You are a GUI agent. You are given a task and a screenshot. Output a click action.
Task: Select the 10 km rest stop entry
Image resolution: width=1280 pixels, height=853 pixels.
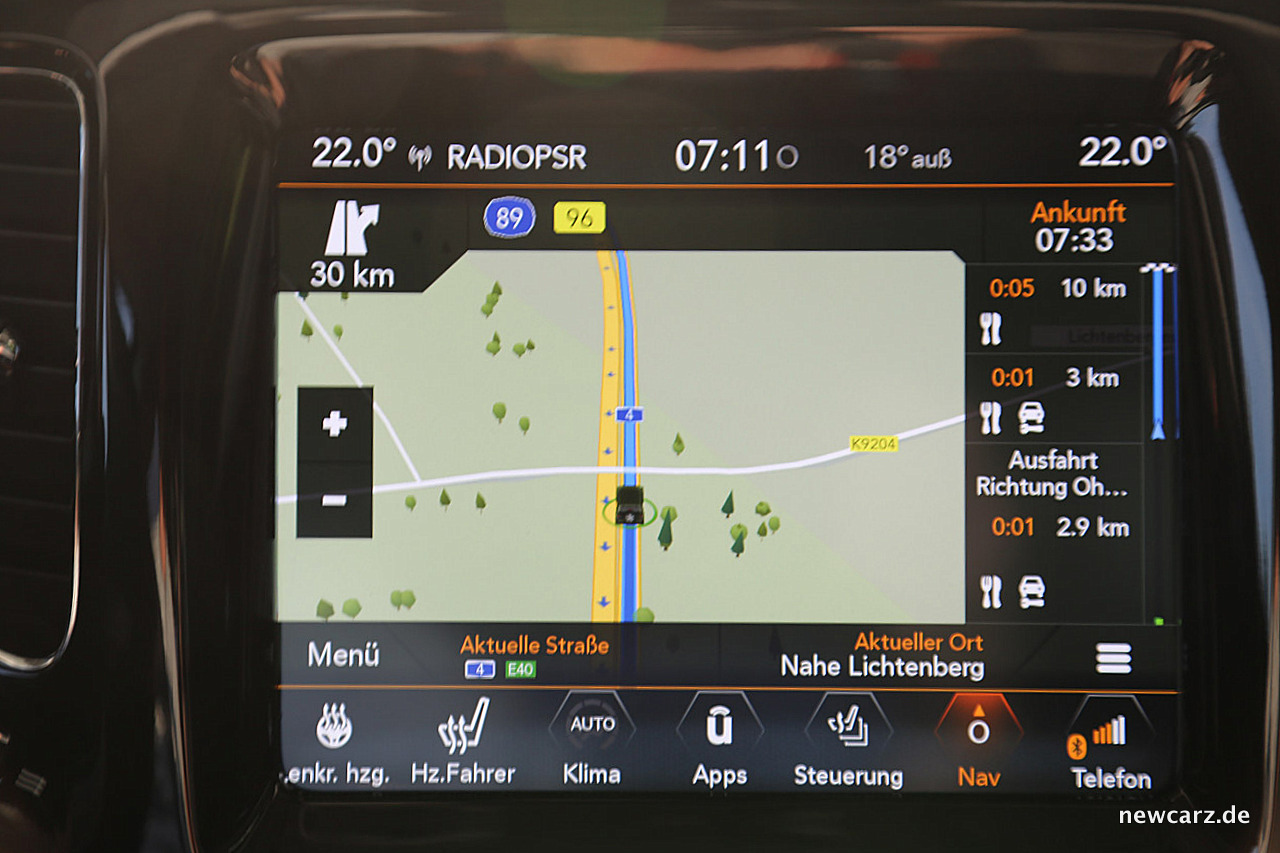click(1055, 309)
